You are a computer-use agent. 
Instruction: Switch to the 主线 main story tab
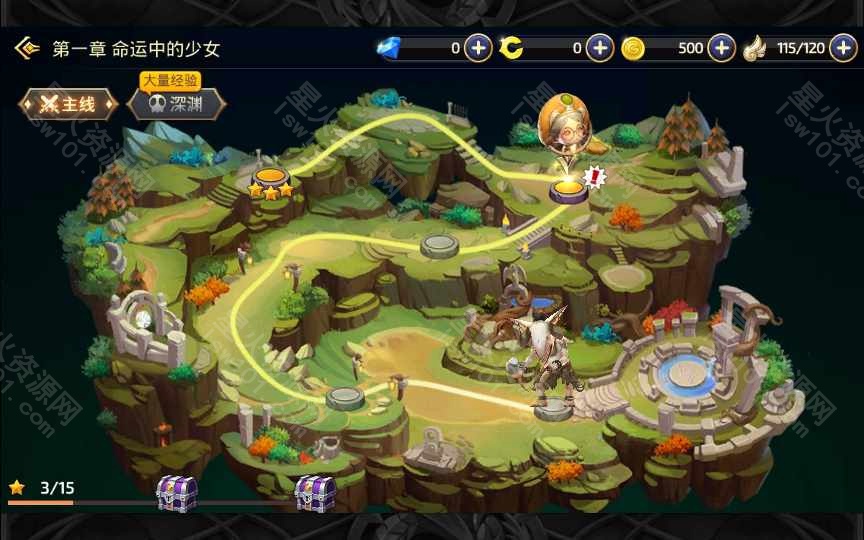click(x=69, y=104)
